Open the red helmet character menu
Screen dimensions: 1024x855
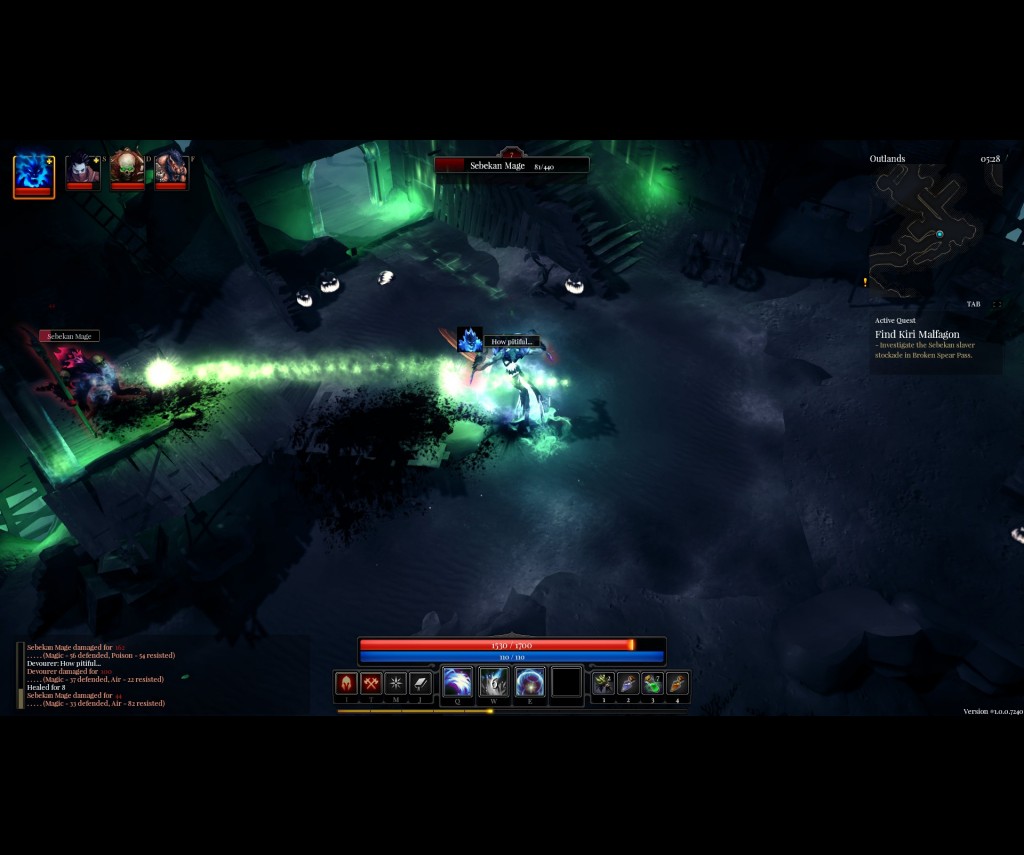346,684
